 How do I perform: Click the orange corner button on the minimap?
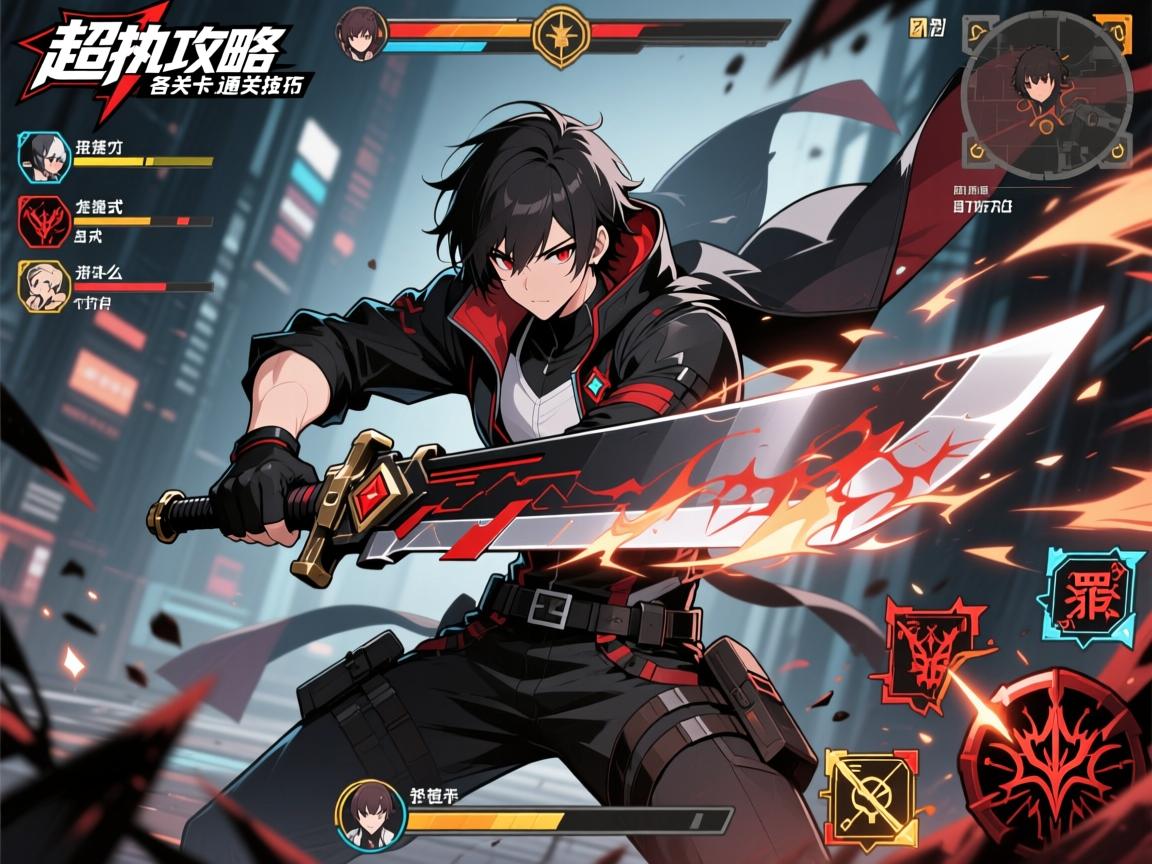pyautogui.click(x=1113, y=32)
